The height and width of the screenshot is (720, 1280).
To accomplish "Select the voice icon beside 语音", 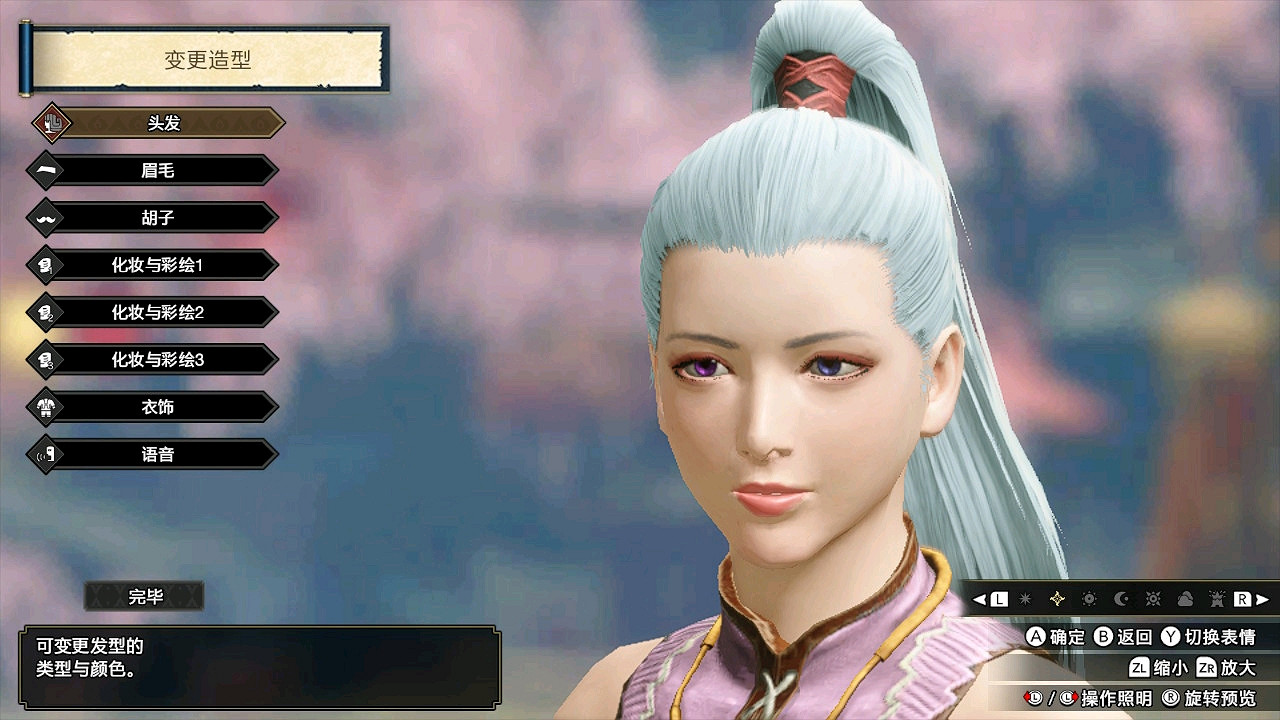I will click(x=42, y=453).
